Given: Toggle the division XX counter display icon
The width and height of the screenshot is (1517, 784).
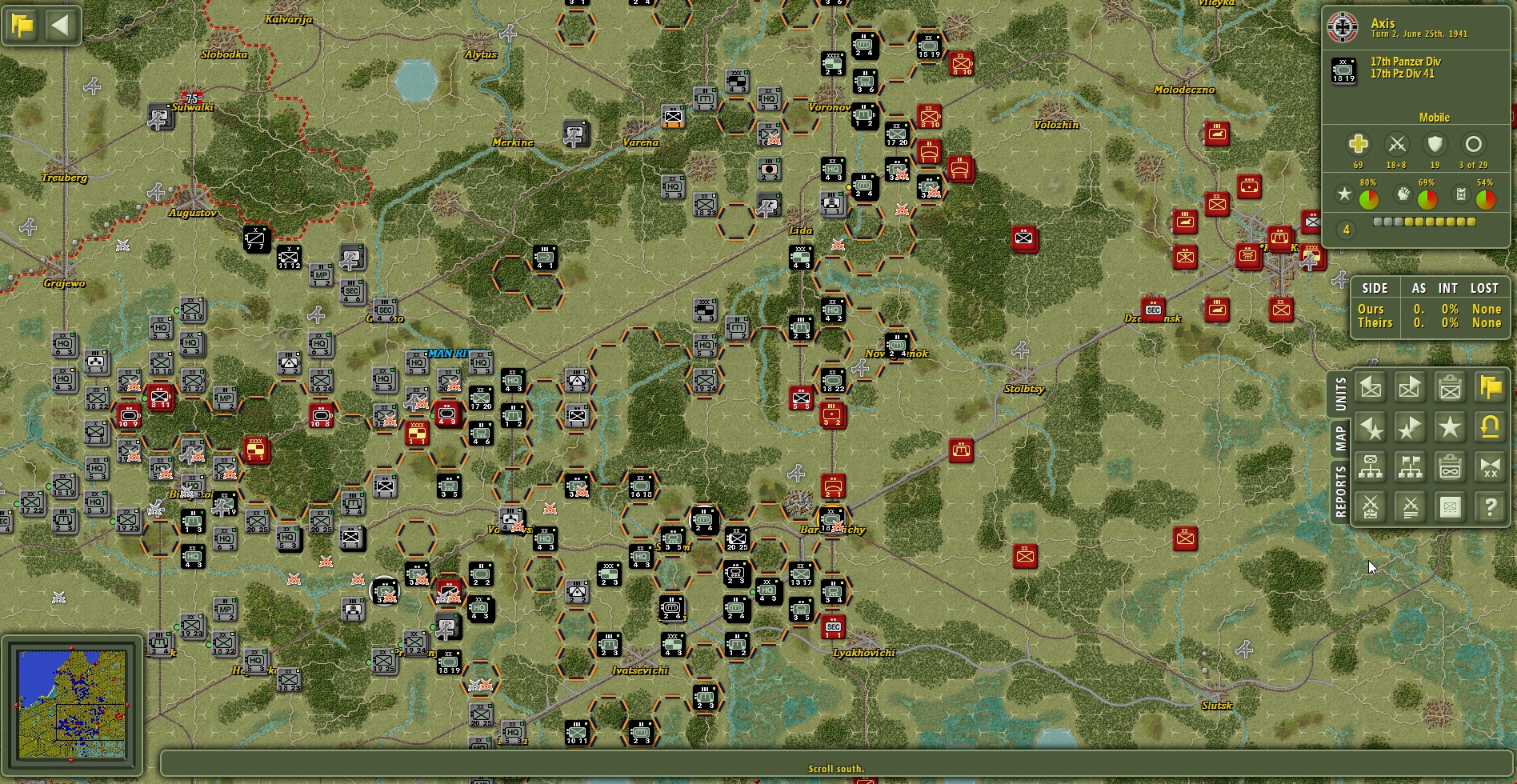Looking at the screenshot, I should click(1490, 466).
